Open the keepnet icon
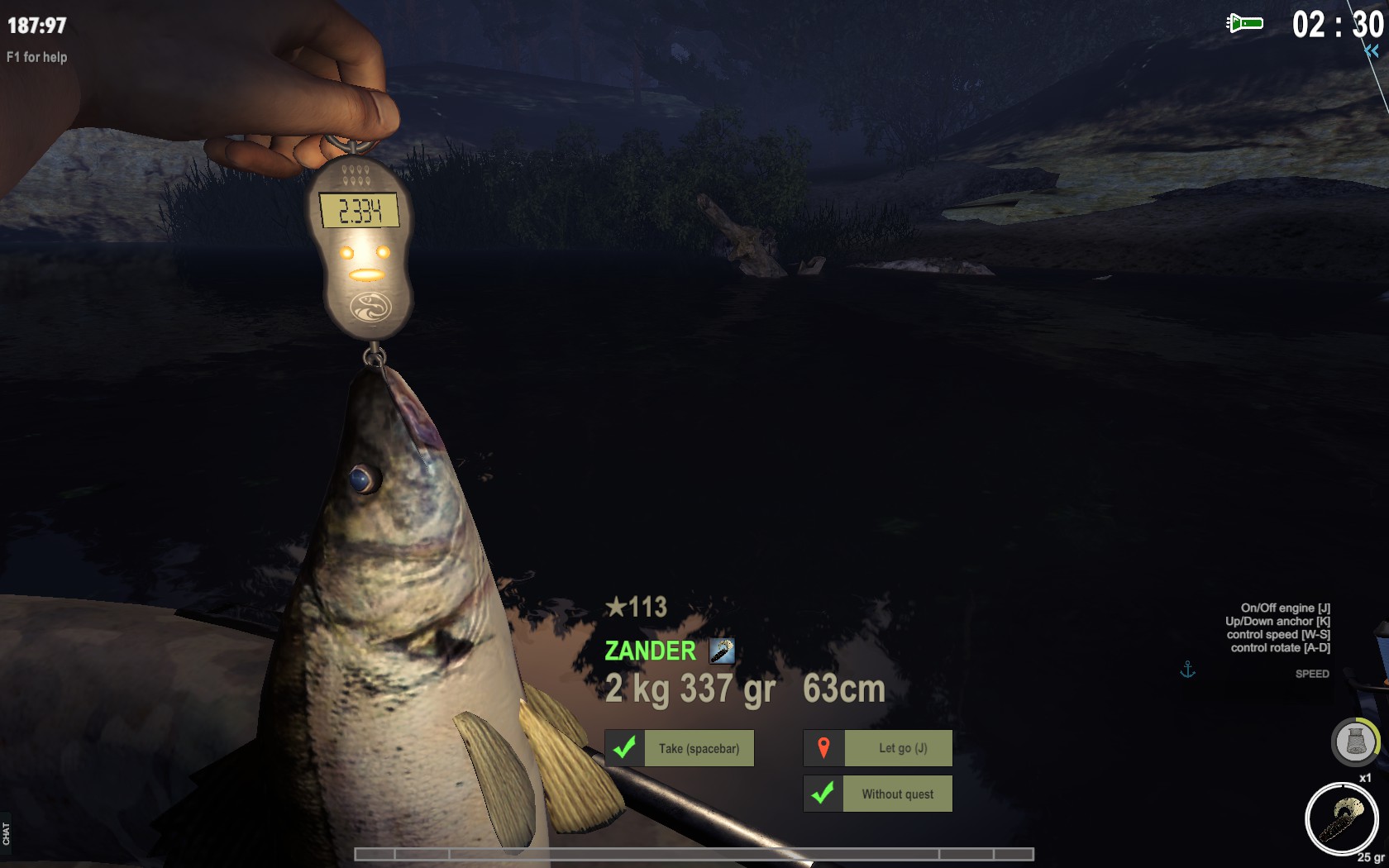Screen dimensions: 1389x868 [x=1354, y=741]
